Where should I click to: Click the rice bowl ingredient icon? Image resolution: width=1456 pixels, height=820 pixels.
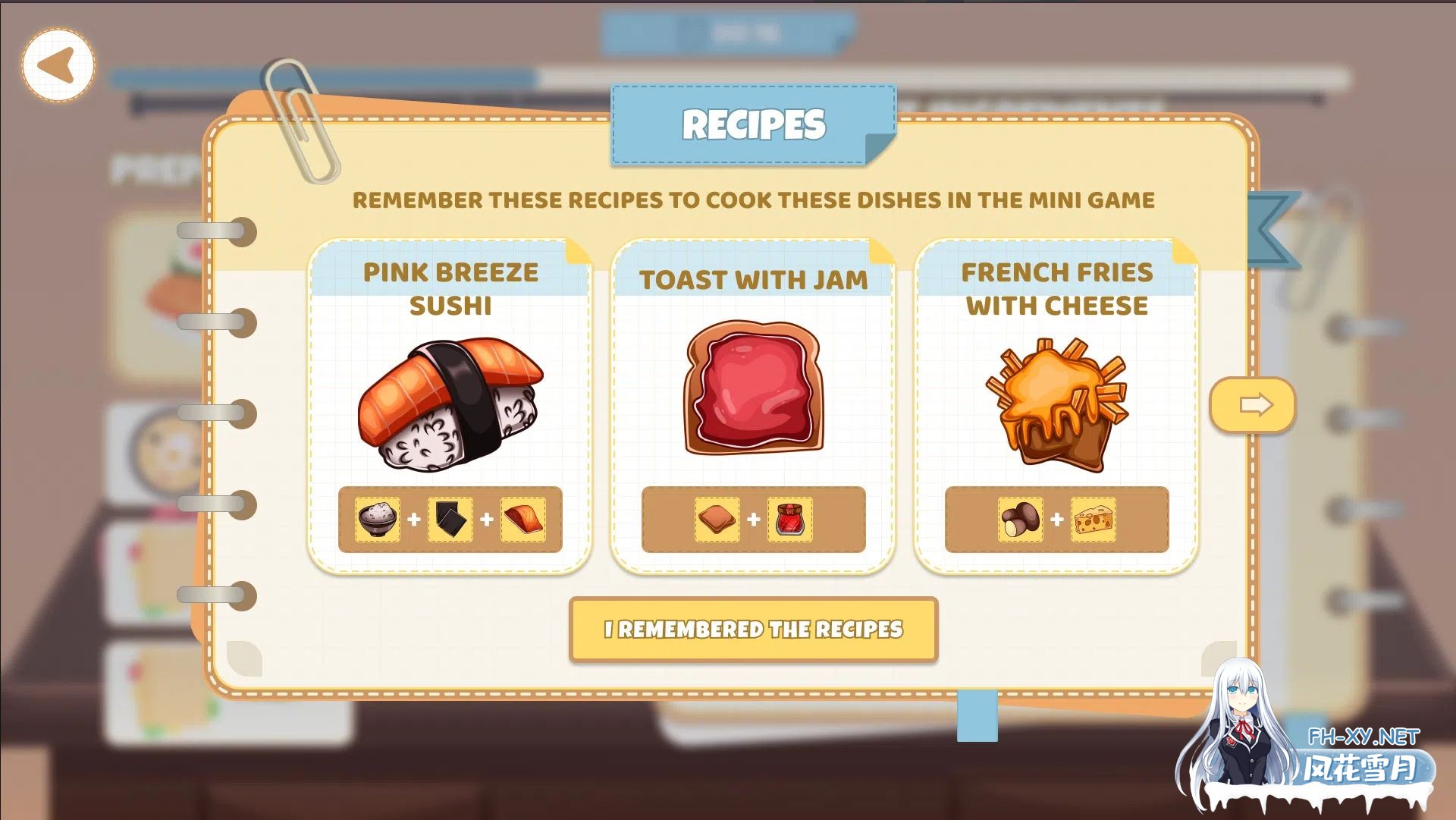click(378, 520)
